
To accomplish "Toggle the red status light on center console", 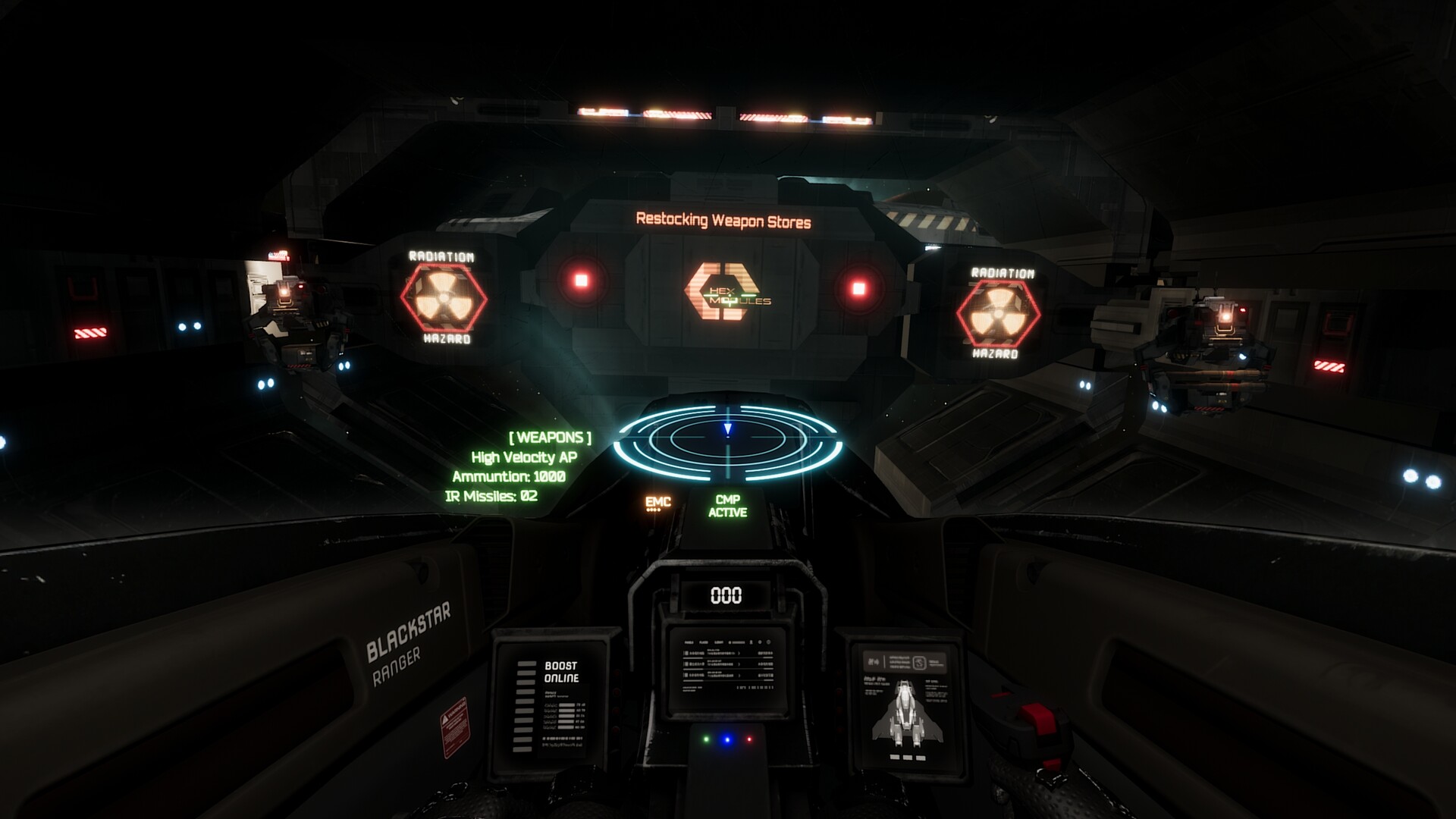I will 749,739.
